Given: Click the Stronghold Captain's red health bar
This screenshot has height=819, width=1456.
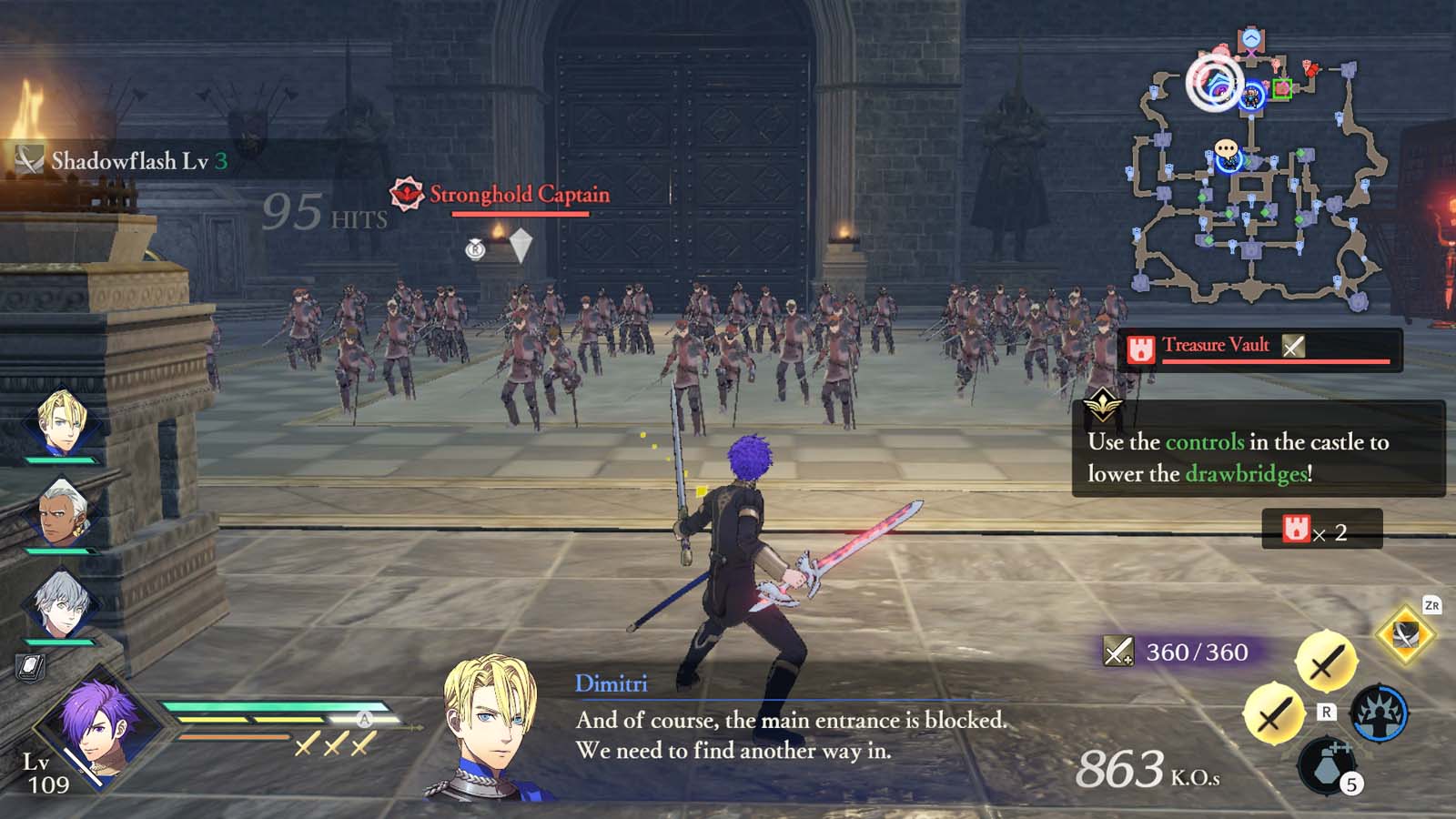Looking at the screenshot, I should tap(521, 215).
